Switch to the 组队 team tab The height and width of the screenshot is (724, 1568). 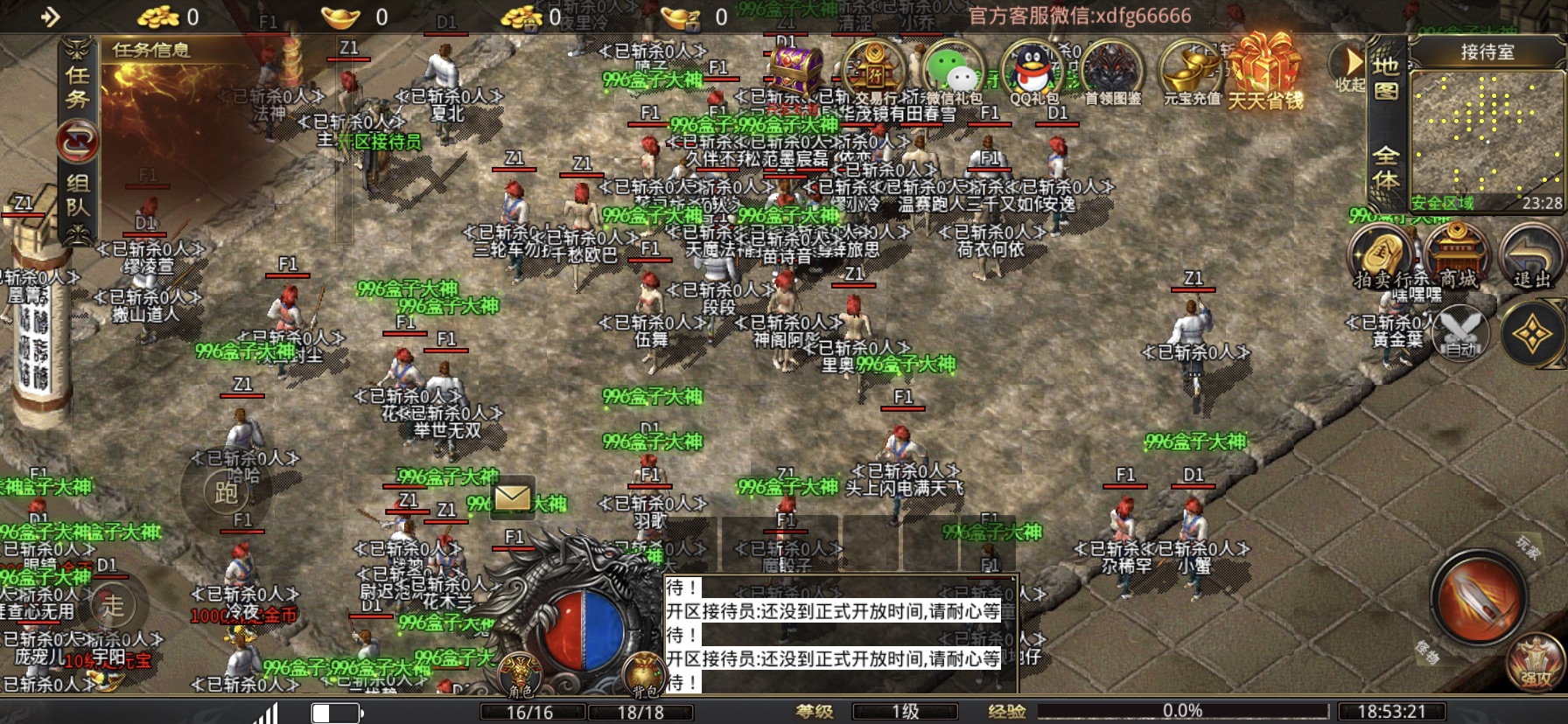click(x=78, y=194)
